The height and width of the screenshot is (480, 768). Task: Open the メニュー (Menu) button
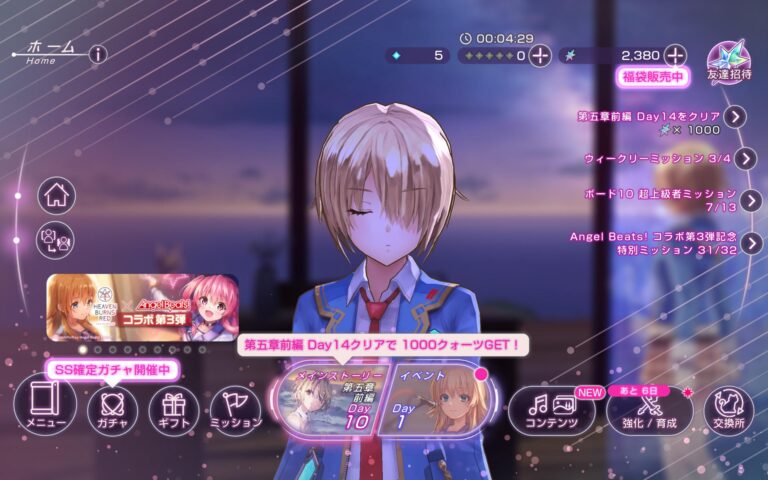[x=45, y=409]
